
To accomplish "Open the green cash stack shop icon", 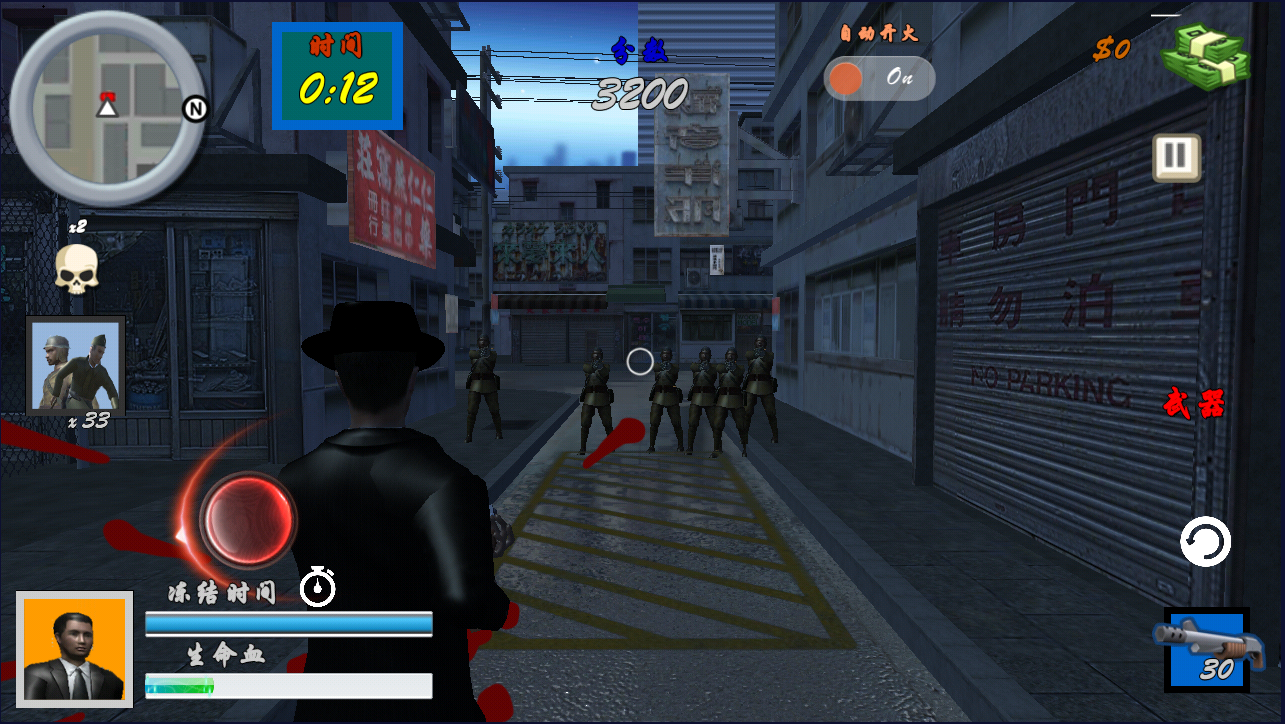I will (x=1206, y=56).
